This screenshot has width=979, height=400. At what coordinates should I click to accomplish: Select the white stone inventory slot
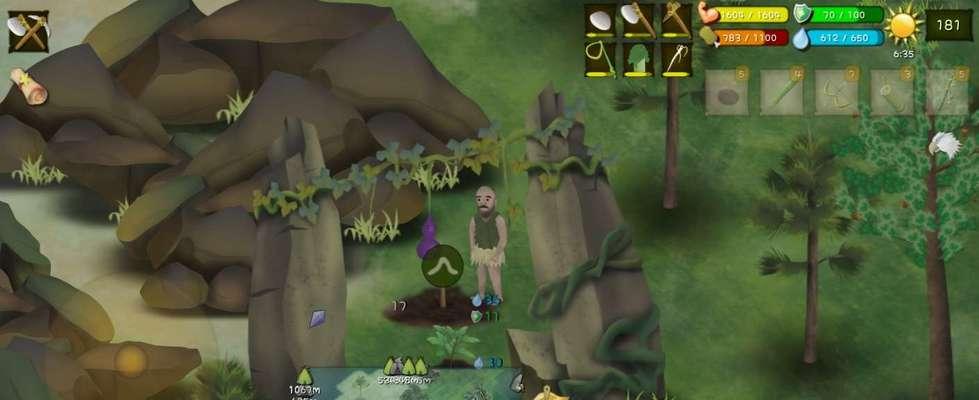[x=600, y=20]
